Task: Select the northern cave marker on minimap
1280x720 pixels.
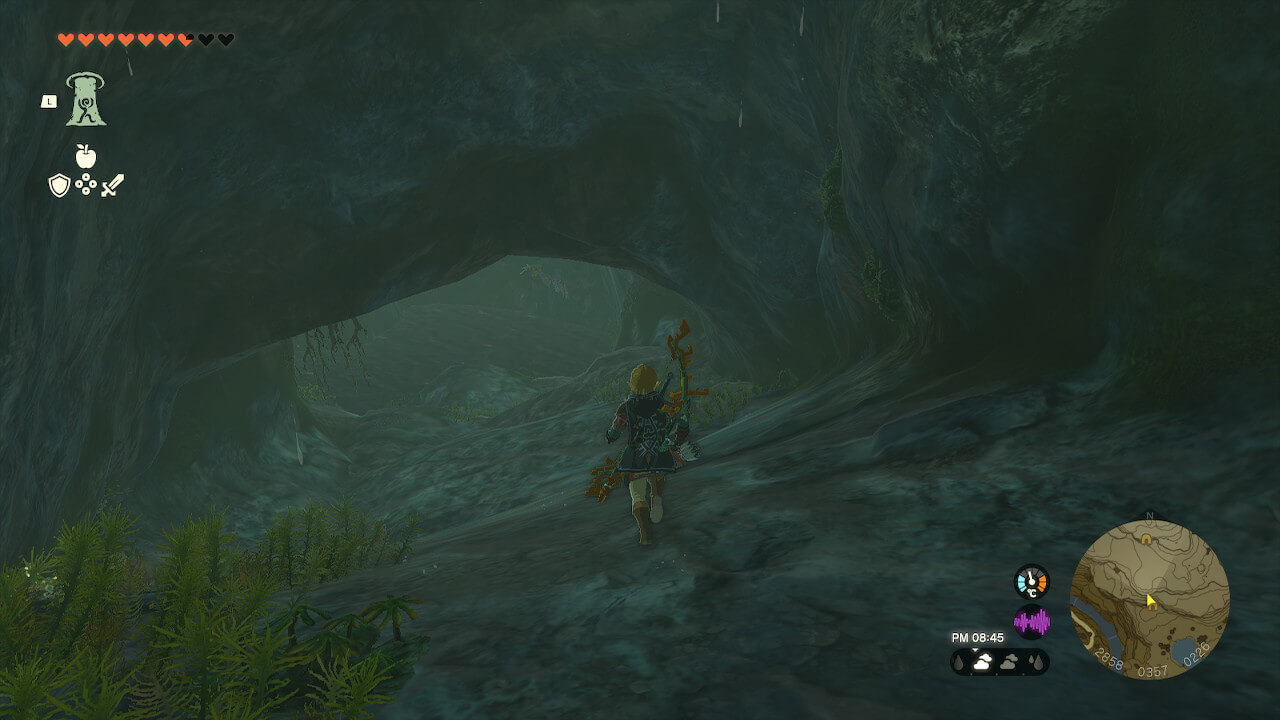Action: coord(1146,538)
